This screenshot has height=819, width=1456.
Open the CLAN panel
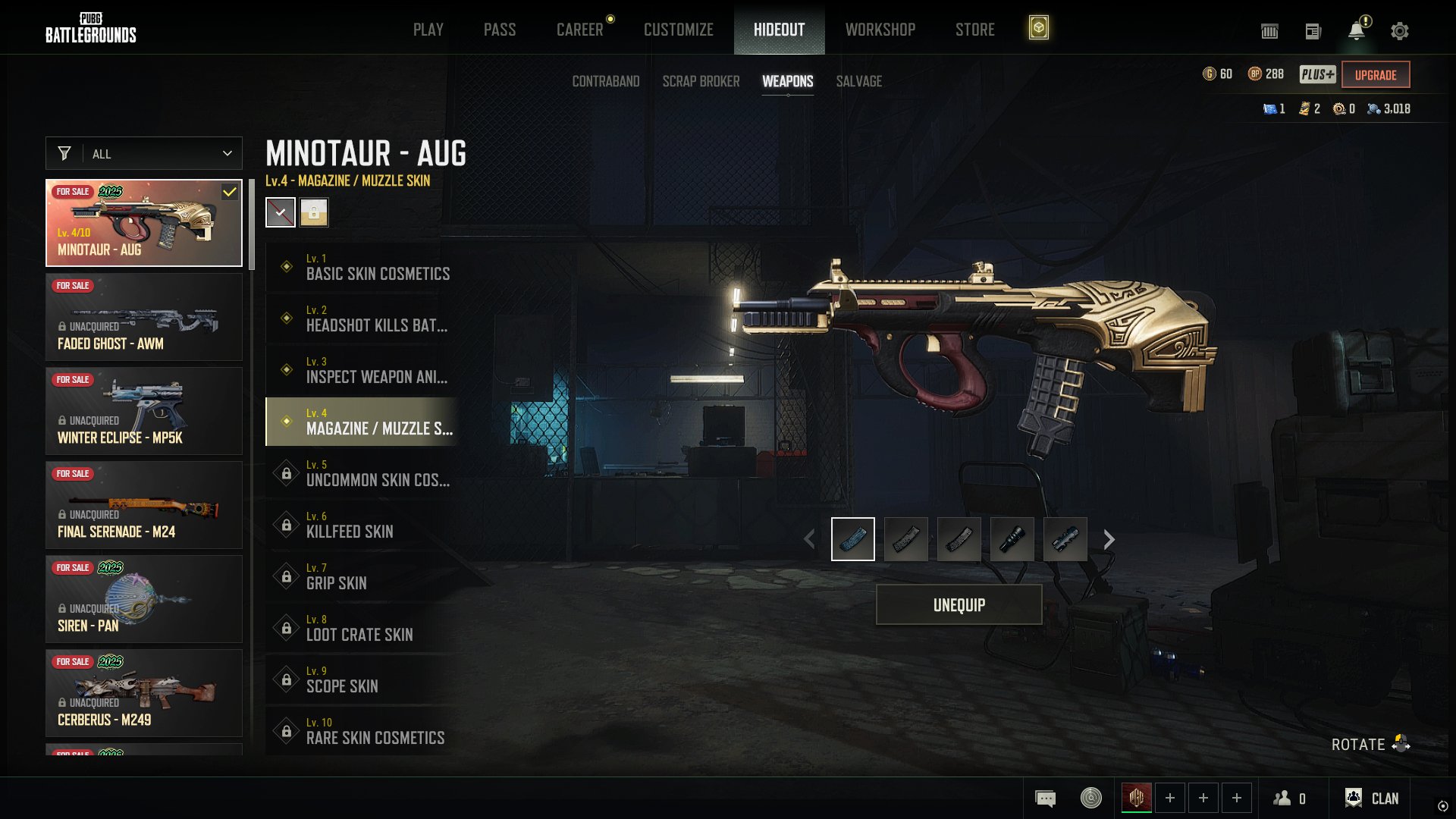tap(1372, 798)
